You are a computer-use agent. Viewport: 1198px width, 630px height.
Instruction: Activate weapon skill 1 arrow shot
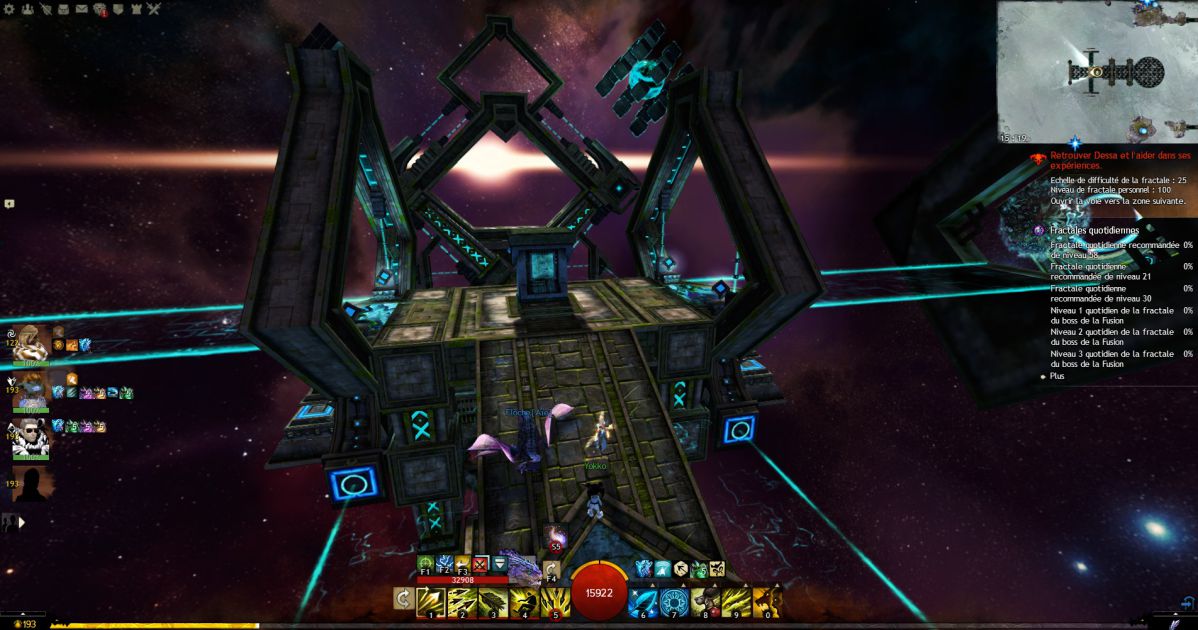point(431,601)
